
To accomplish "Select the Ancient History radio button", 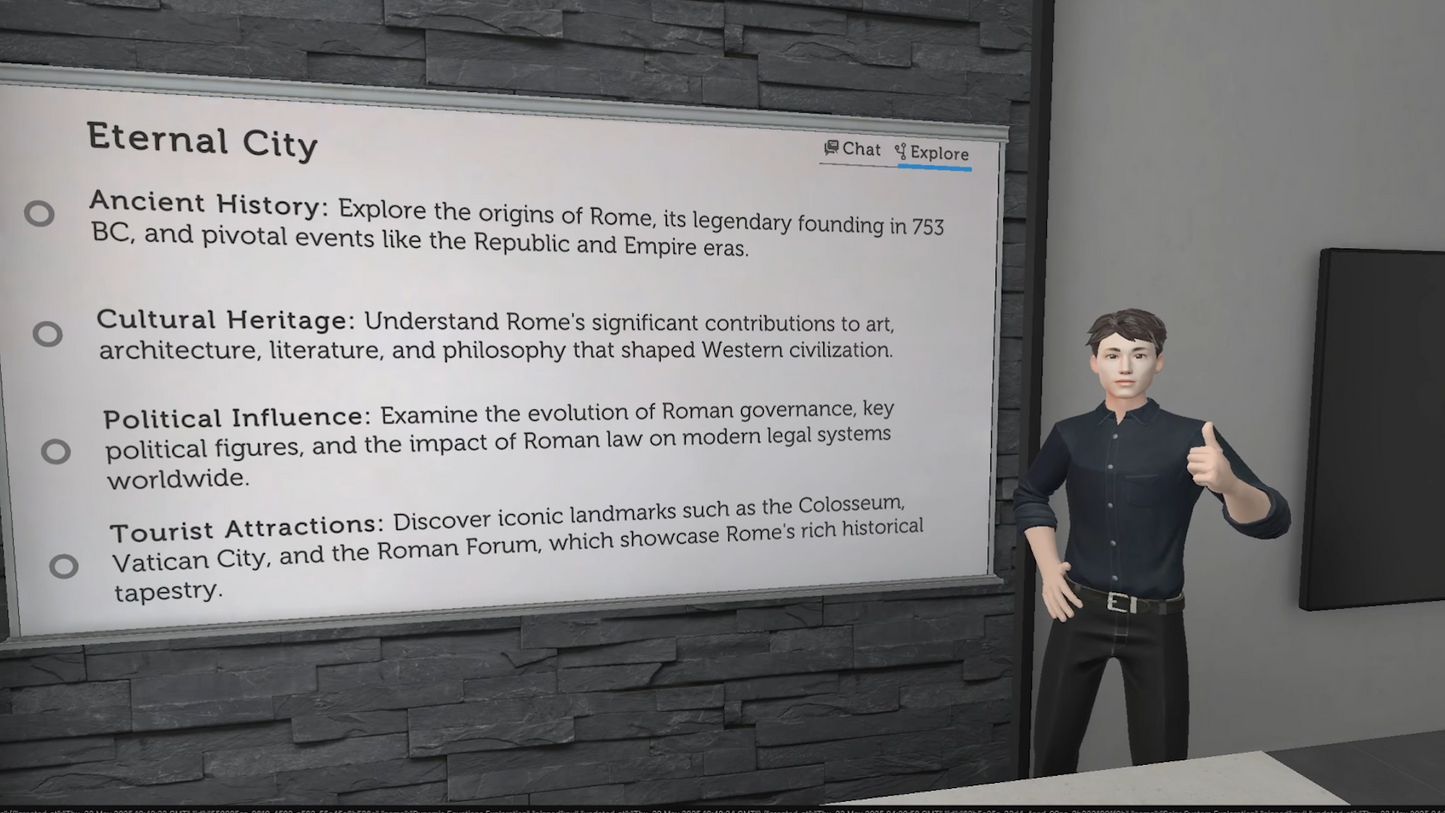I will [x=41, y=213].
